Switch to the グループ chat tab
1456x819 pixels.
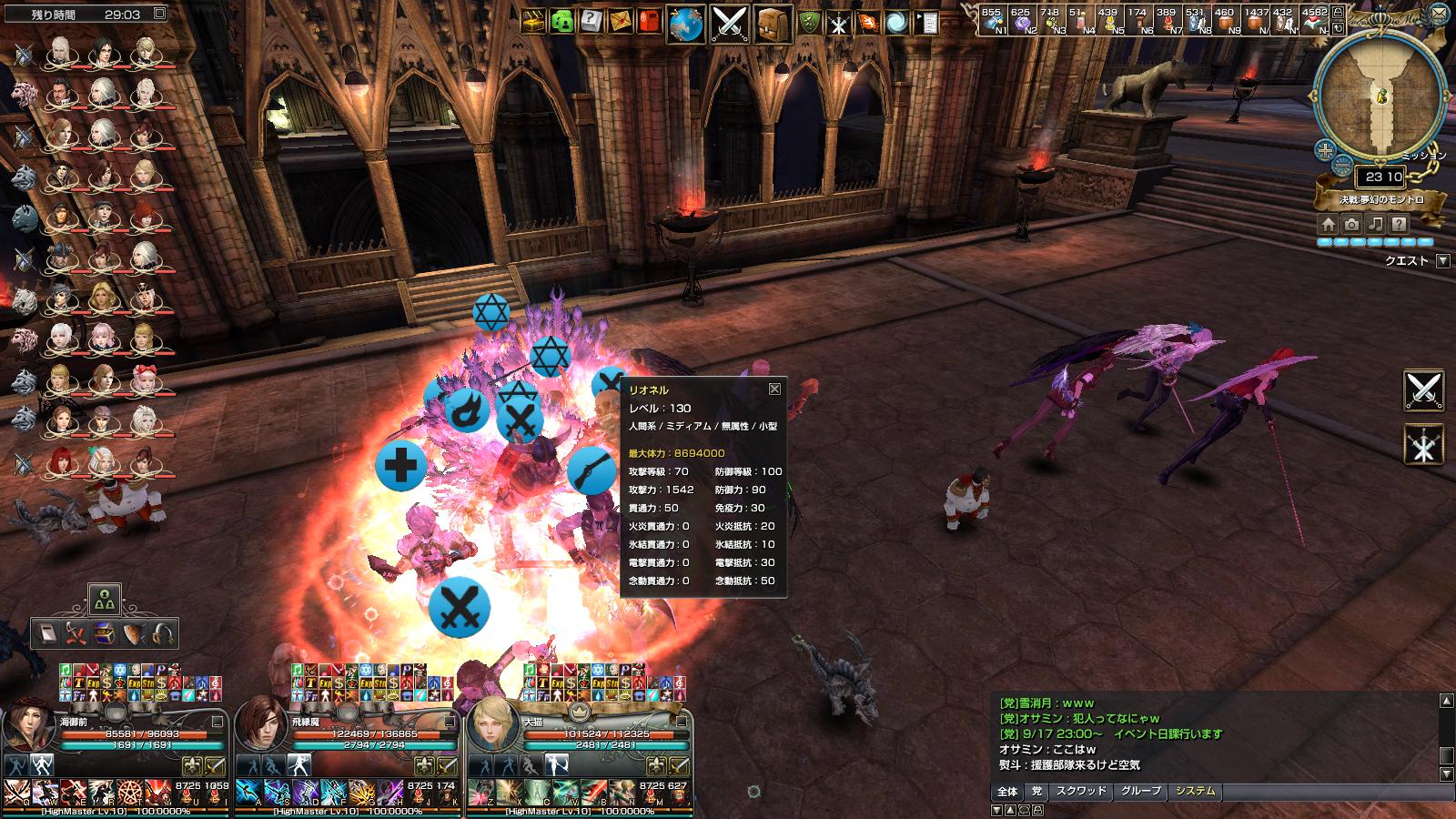[x=1141, y=792]
